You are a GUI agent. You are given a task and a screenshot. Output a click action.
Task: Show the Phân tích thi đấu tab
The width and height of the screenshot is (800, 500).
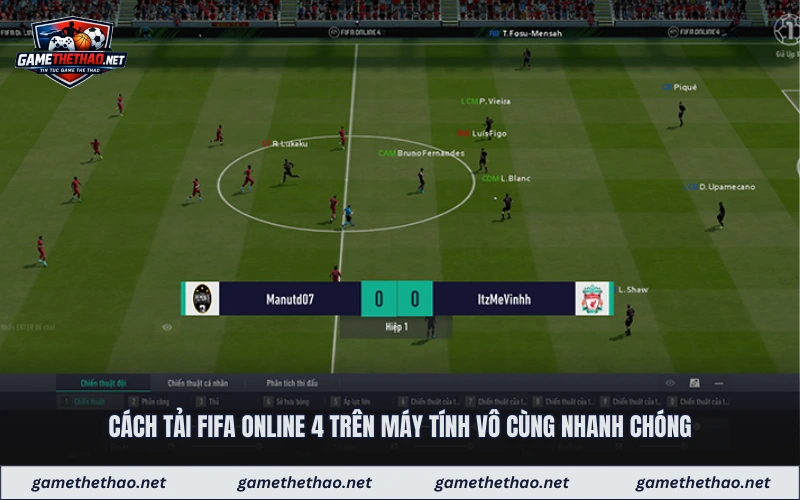292,383
